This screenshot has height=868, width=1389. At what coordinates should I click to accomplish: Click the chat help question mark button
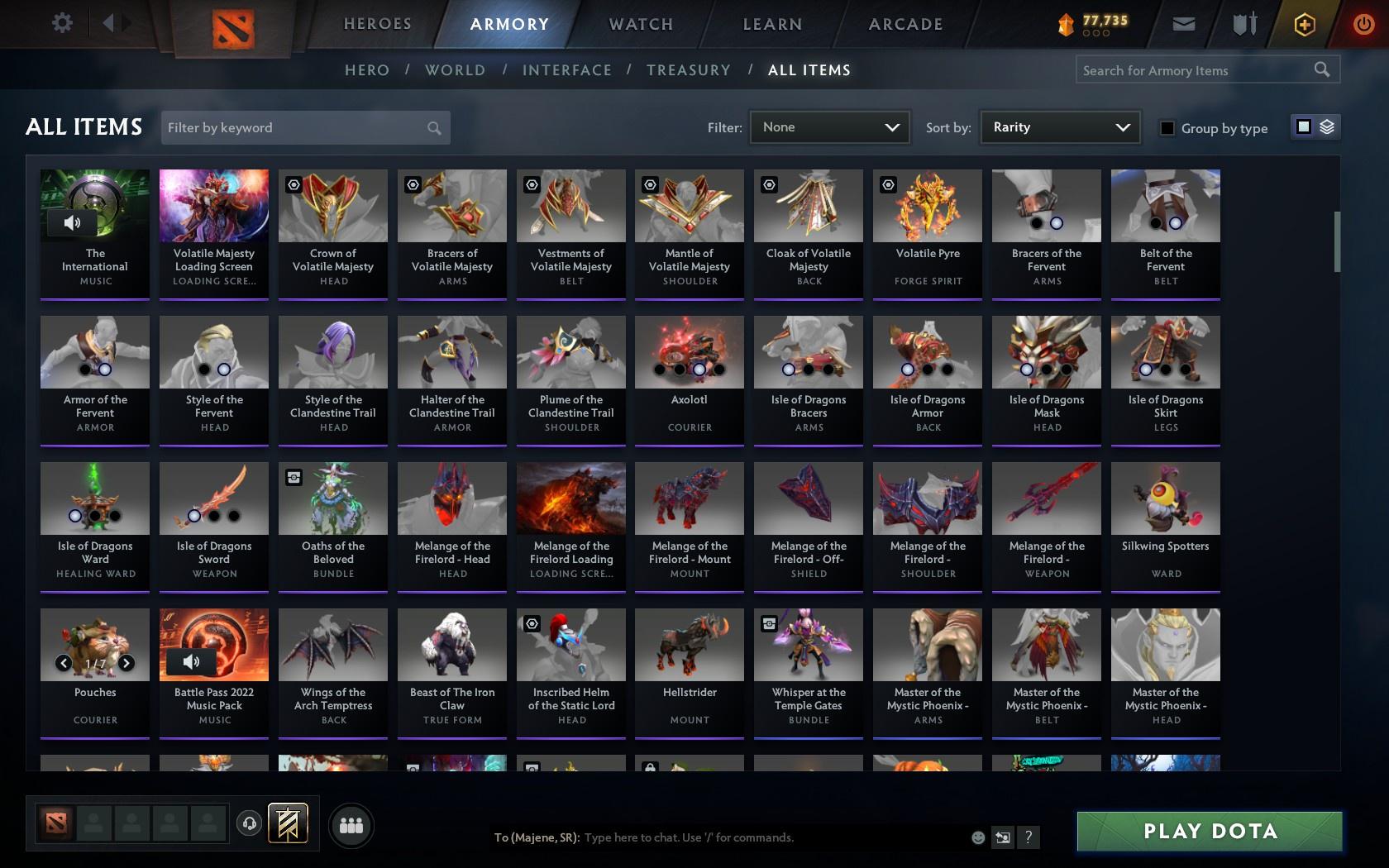(x=1027, y=837)
